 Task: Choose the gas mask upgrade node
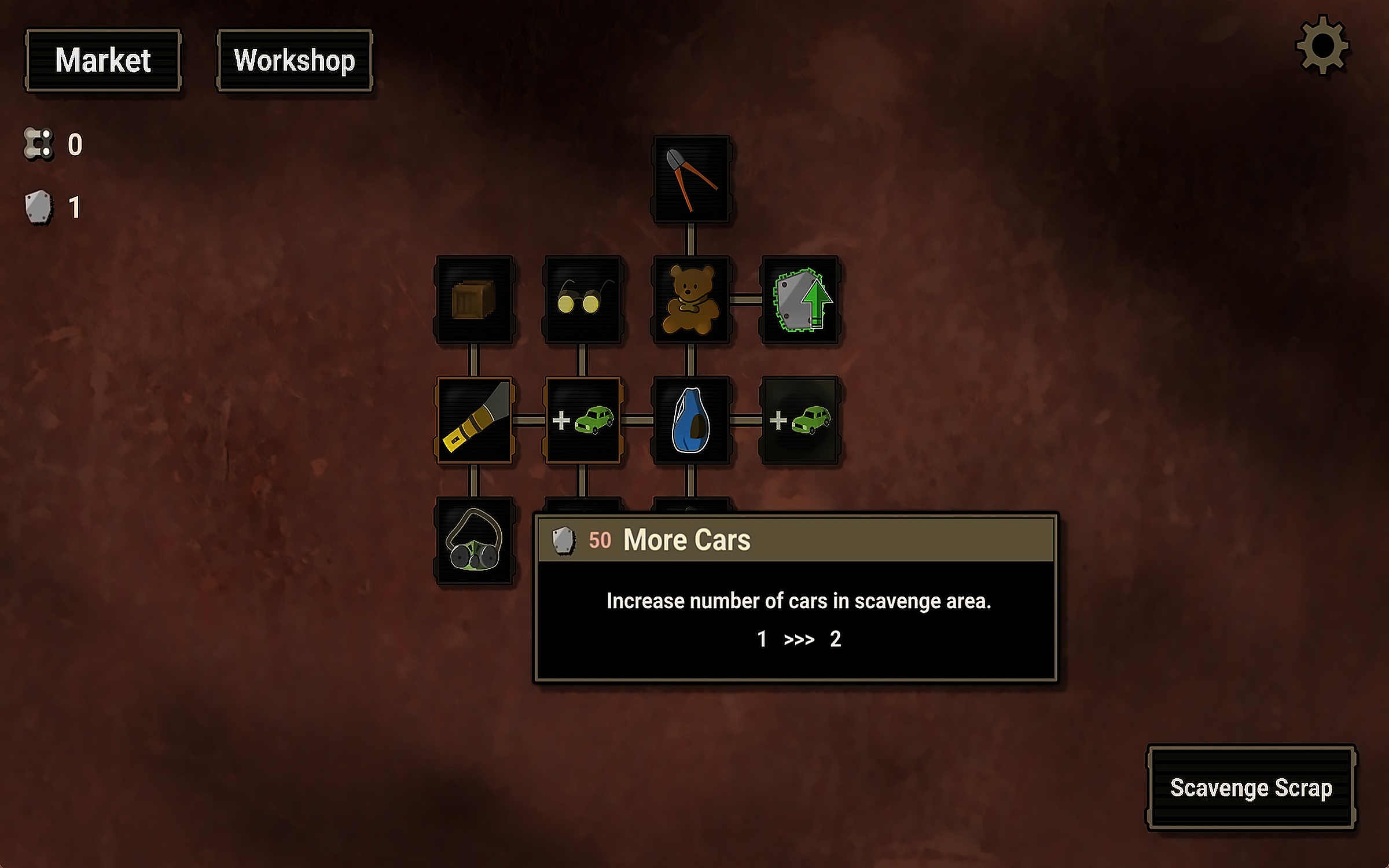click(474, 540)
